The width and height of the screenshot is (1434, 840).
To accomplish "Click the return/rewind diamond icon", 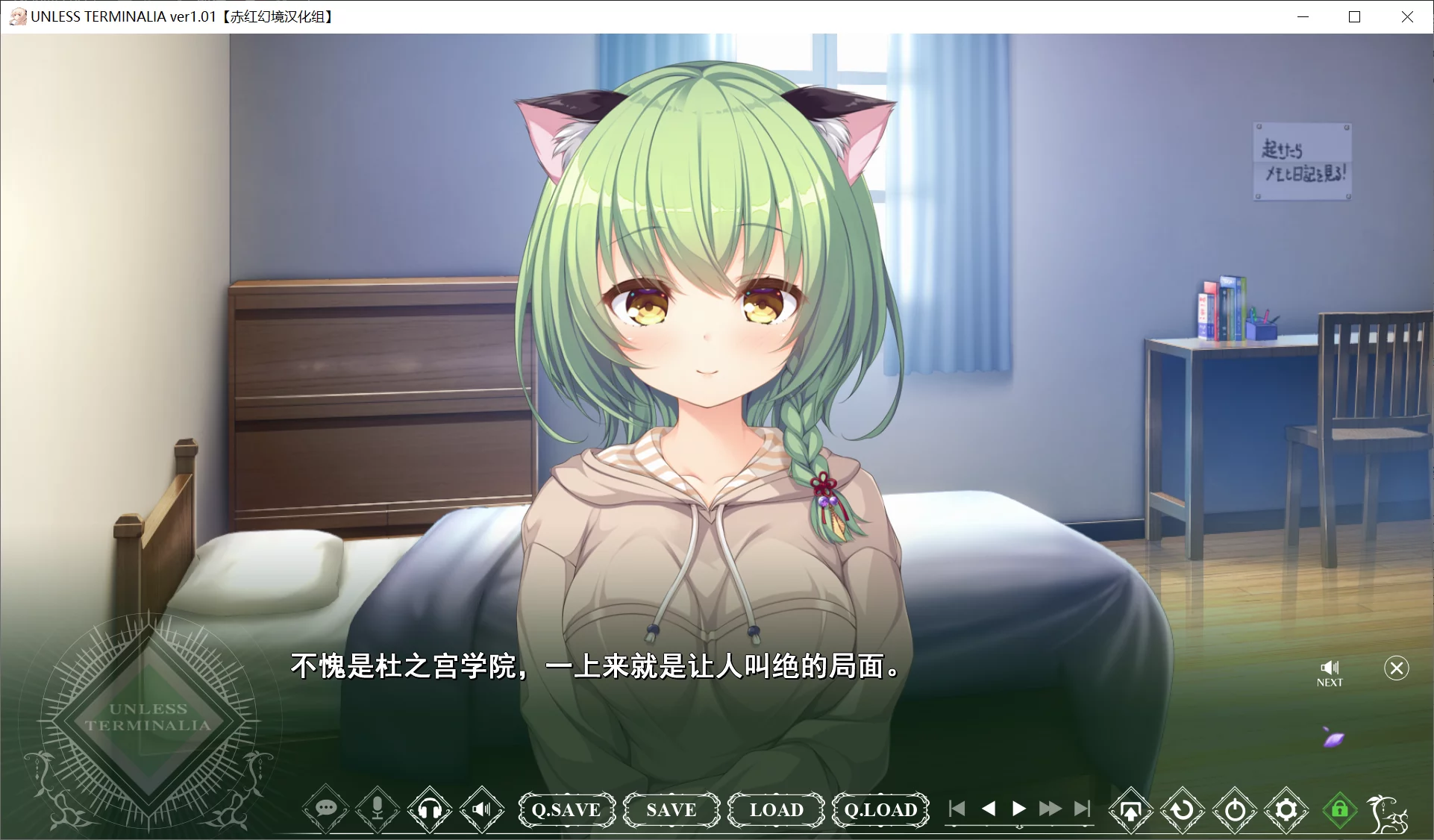I will (1183, 810).
